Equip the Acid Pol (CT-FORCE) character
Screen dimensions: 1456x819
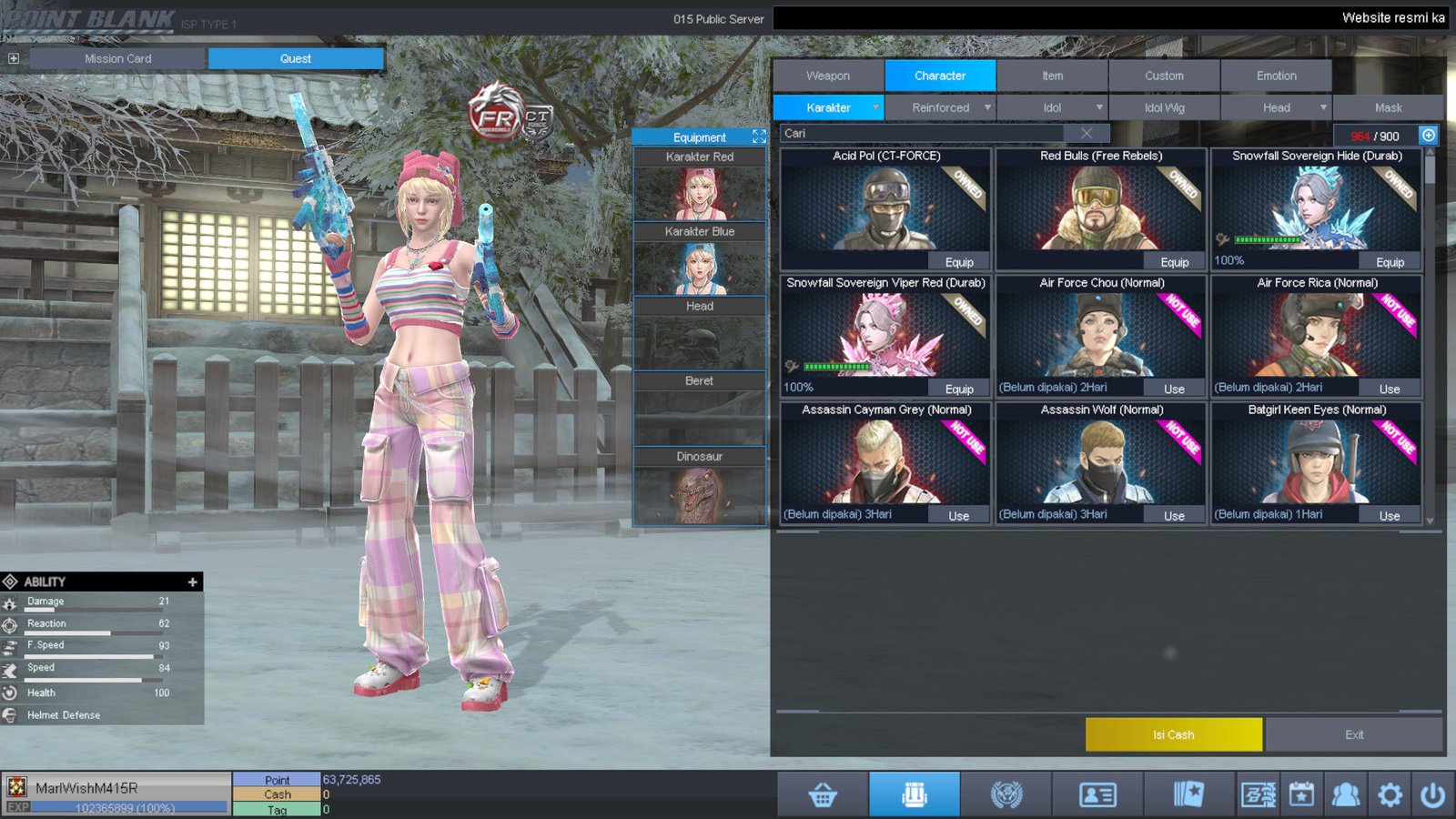point(959,262)
